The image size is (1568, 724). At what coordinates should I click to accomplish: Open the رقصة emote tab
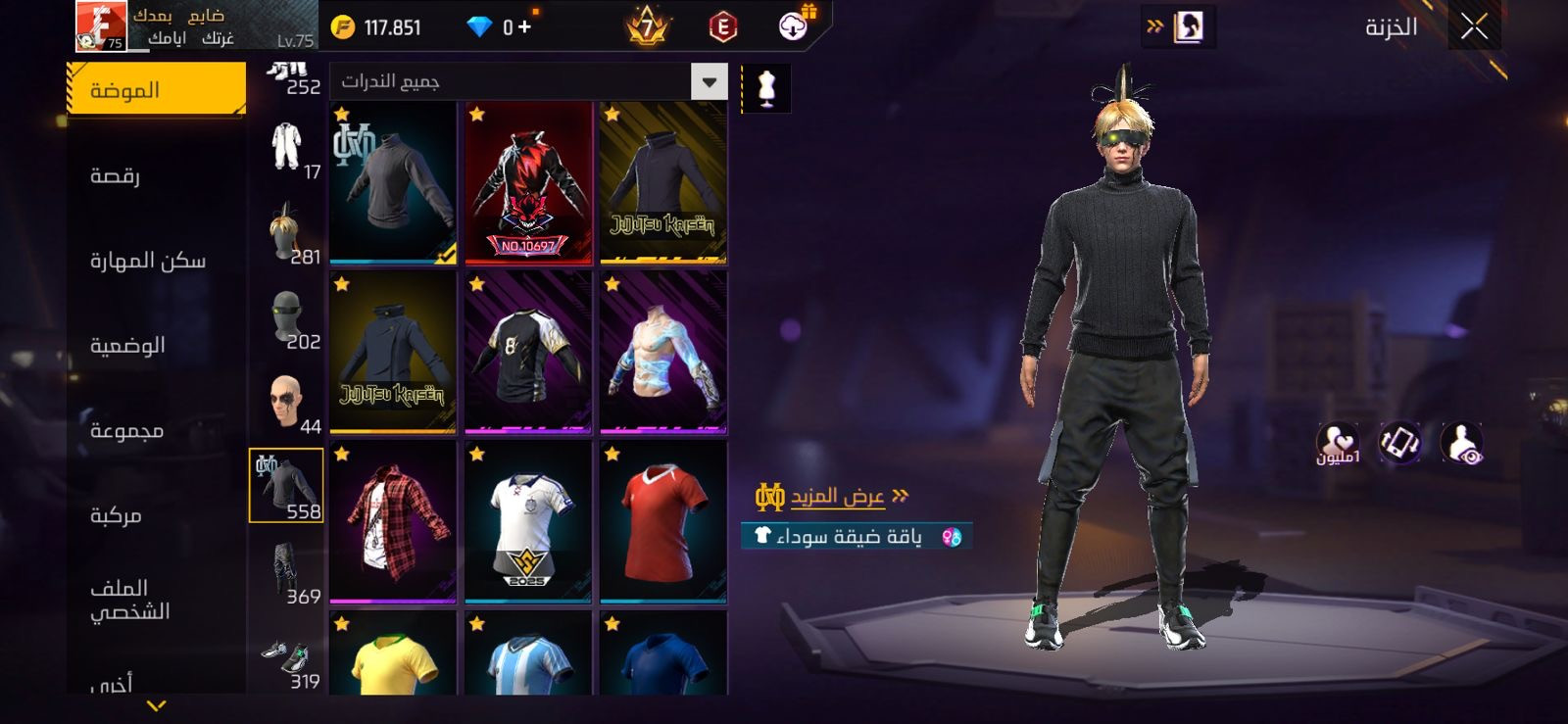tap(116, 175)
